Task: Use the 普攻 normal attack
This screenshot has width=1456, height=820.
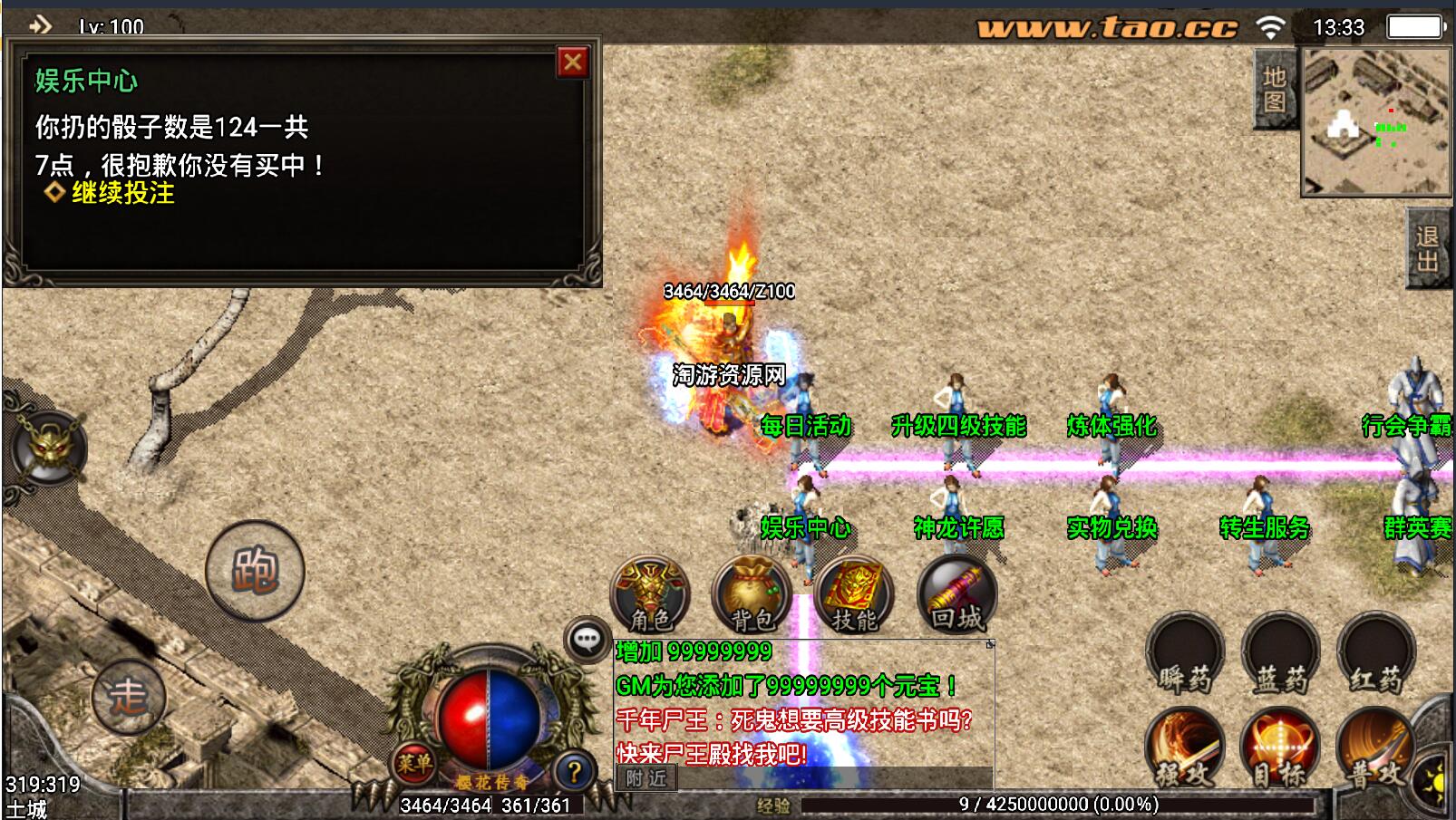Action: point(1373,748)
